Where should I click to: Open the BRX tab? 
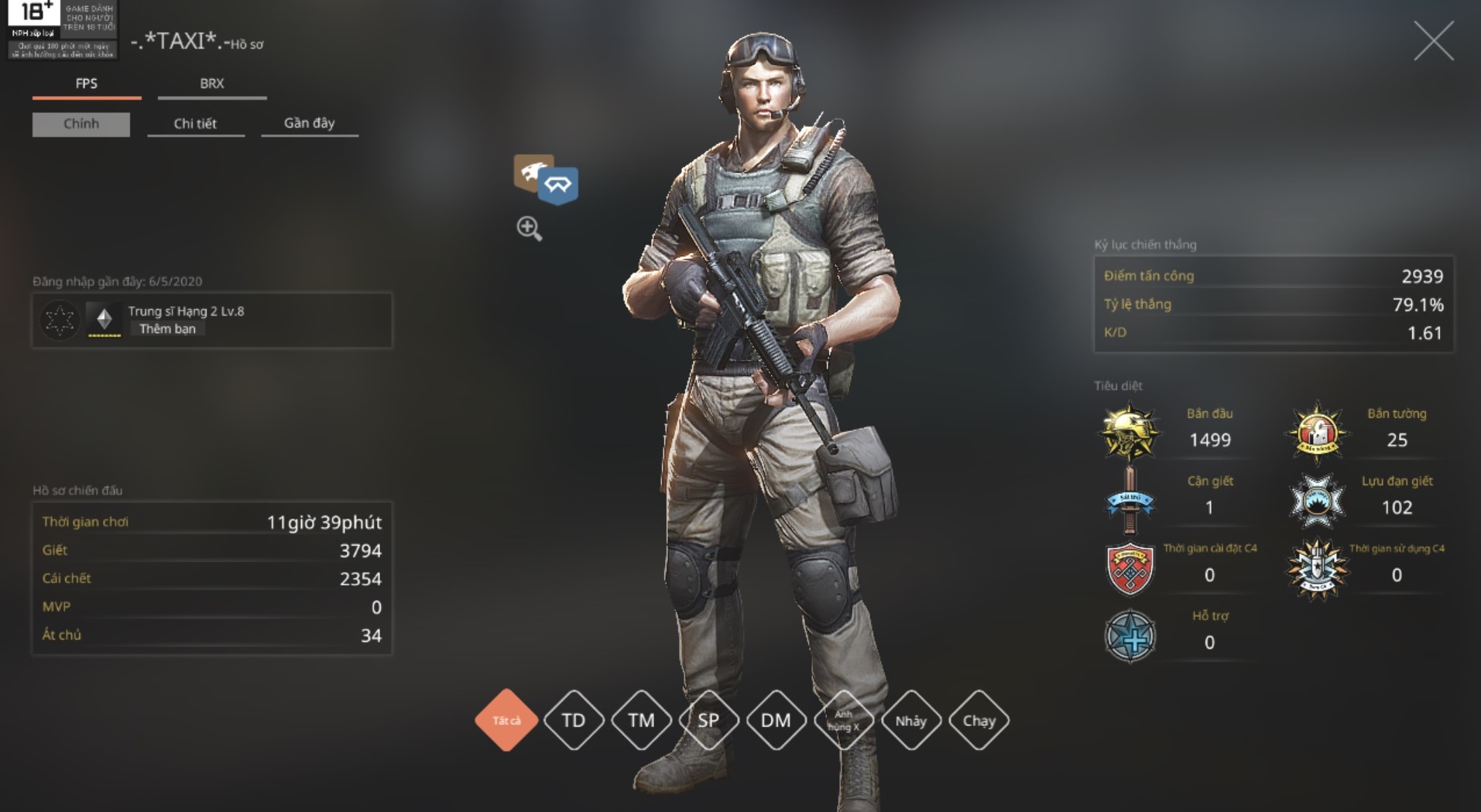pyautogui.click(x=211, y=84)
